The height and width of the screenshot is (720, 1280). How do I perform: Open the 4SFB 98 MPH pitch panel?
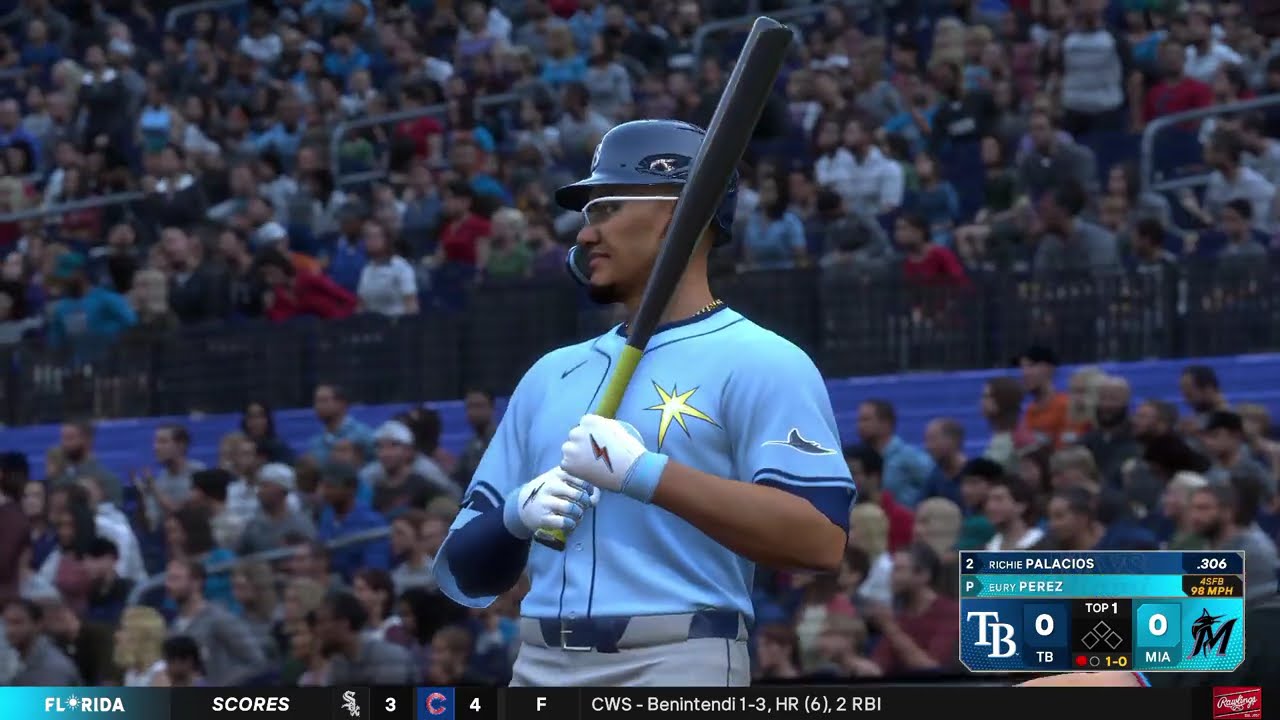point(1213,586)
